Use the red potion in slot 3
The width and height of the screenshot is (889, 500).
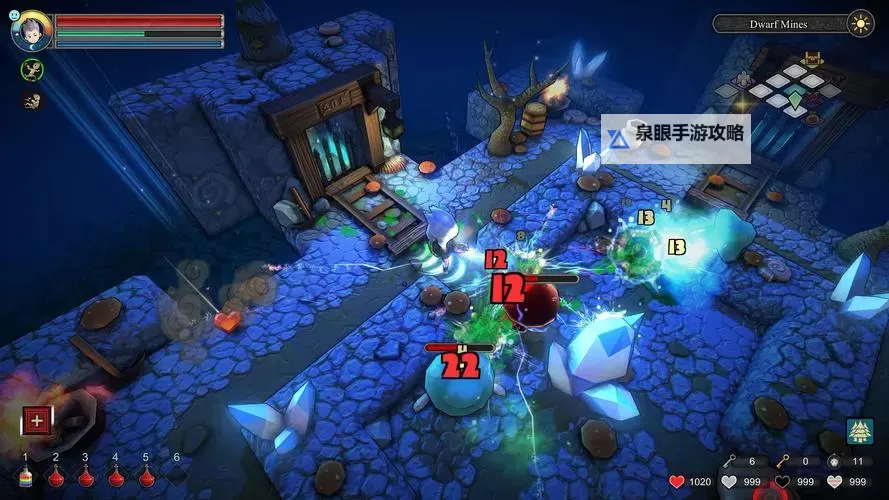pos(87,476)
